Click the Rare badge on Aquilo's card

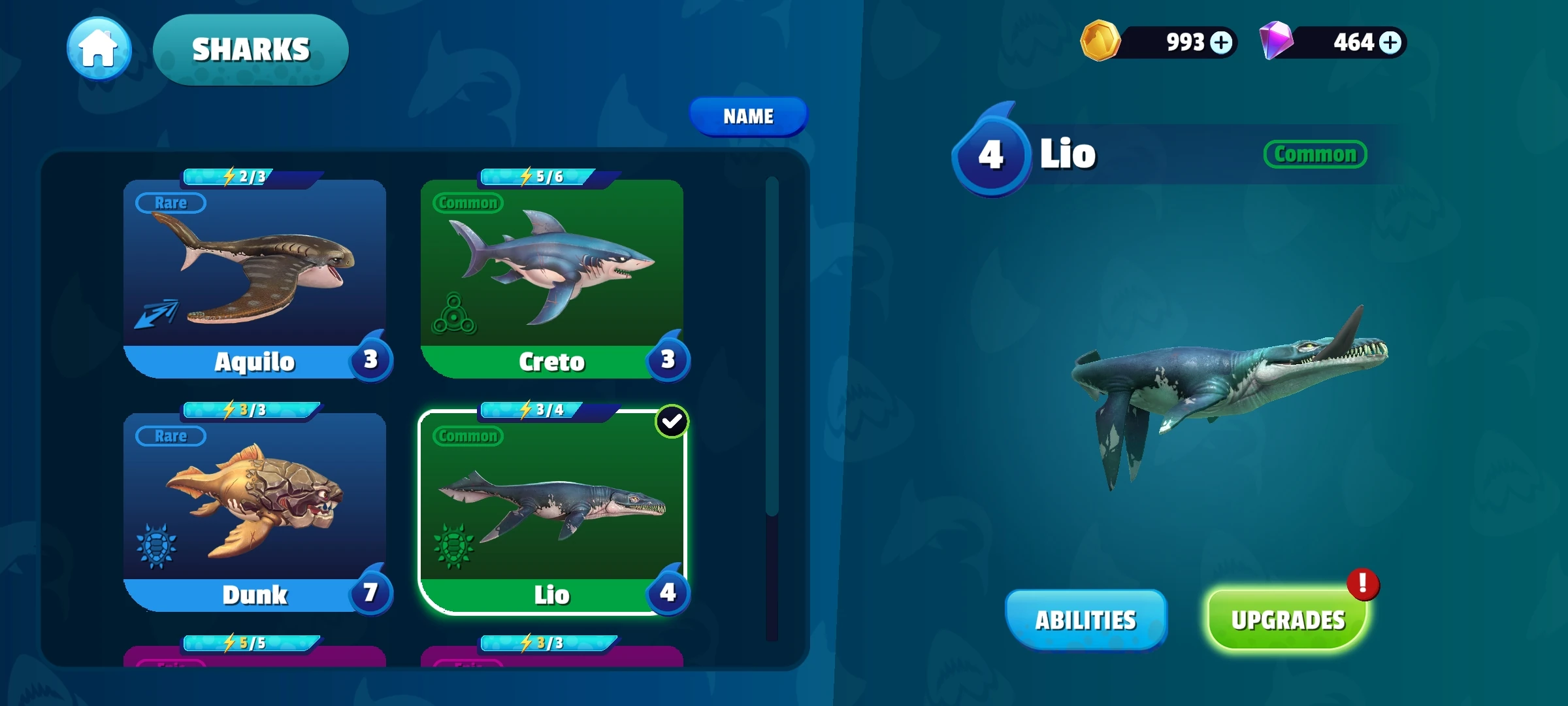[x=169, y=203]
